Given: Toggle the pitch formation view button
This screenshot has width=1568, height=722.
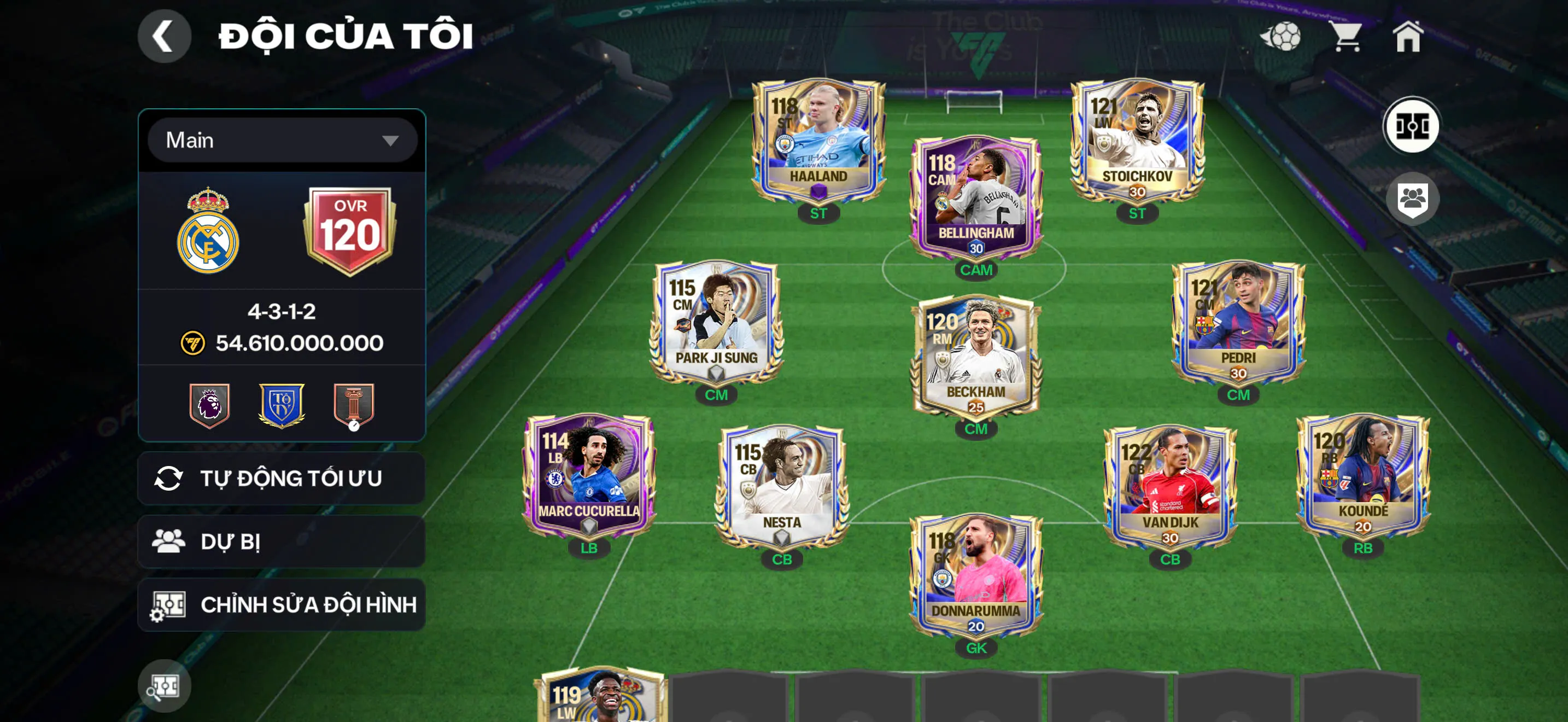Looking at the screenshot, I should [x=1411, y=126].
